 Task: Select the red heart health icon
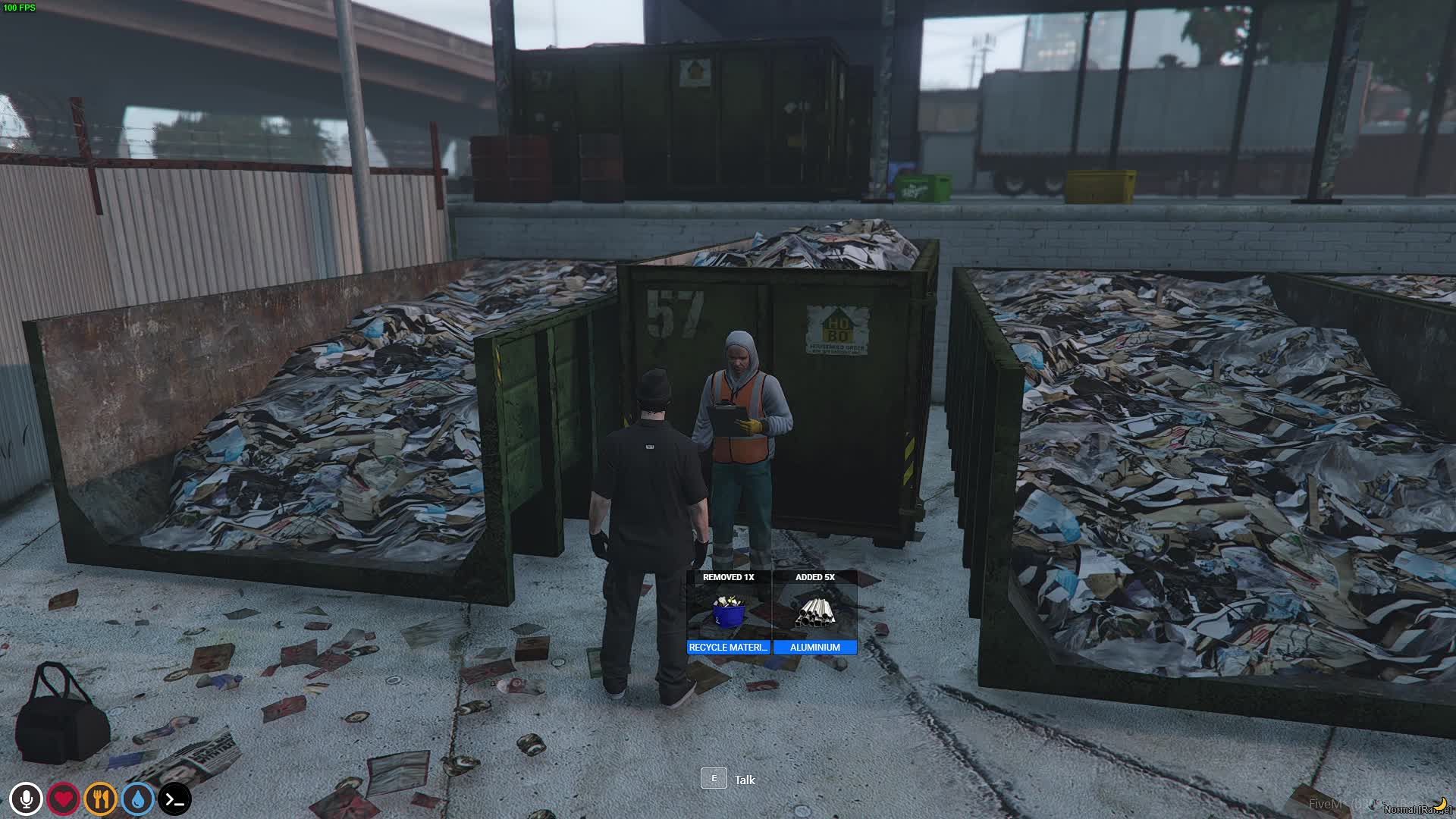[63, 799]
